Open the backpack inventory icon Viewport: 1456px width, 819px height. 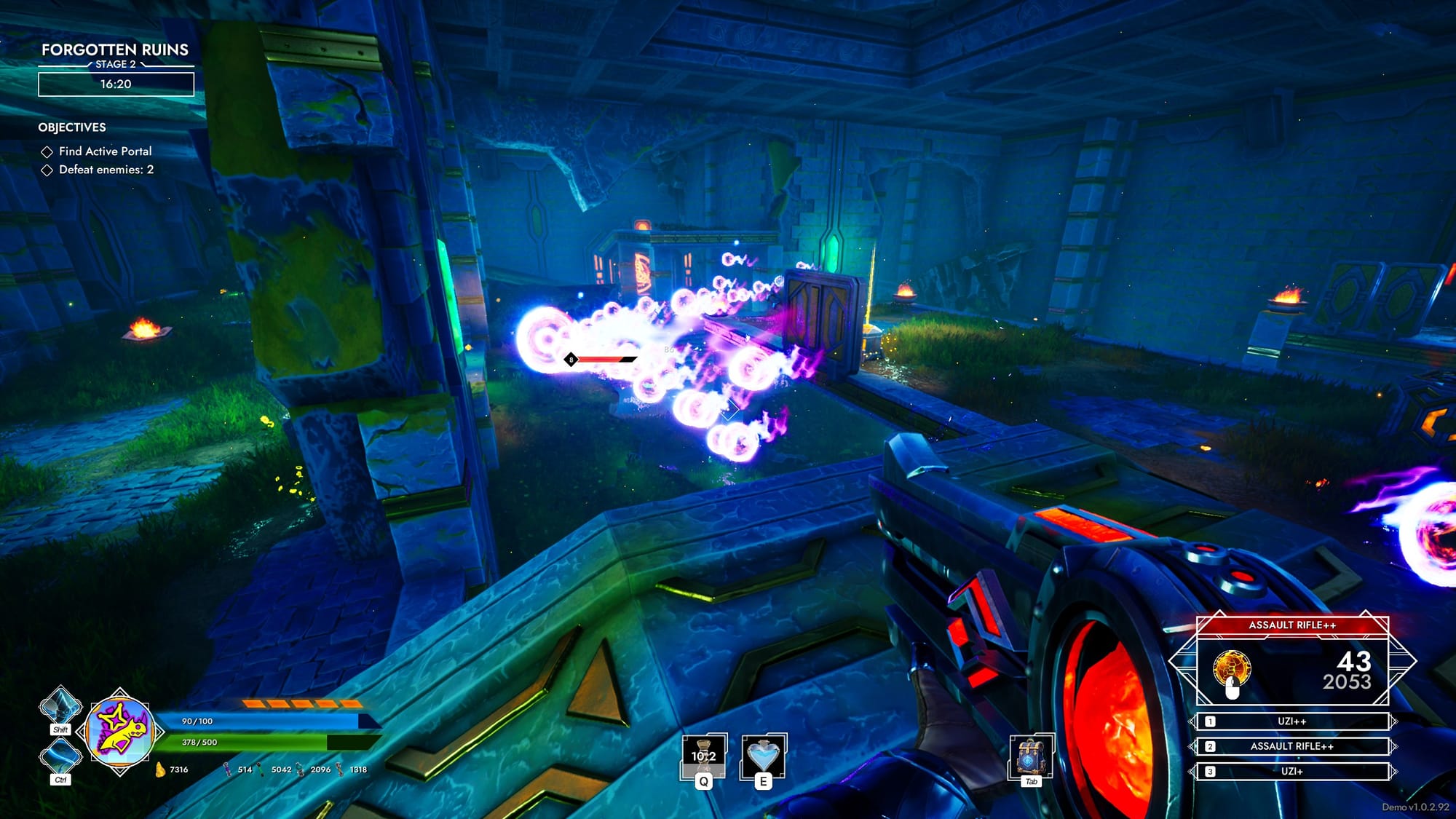tap(1030, 757)
